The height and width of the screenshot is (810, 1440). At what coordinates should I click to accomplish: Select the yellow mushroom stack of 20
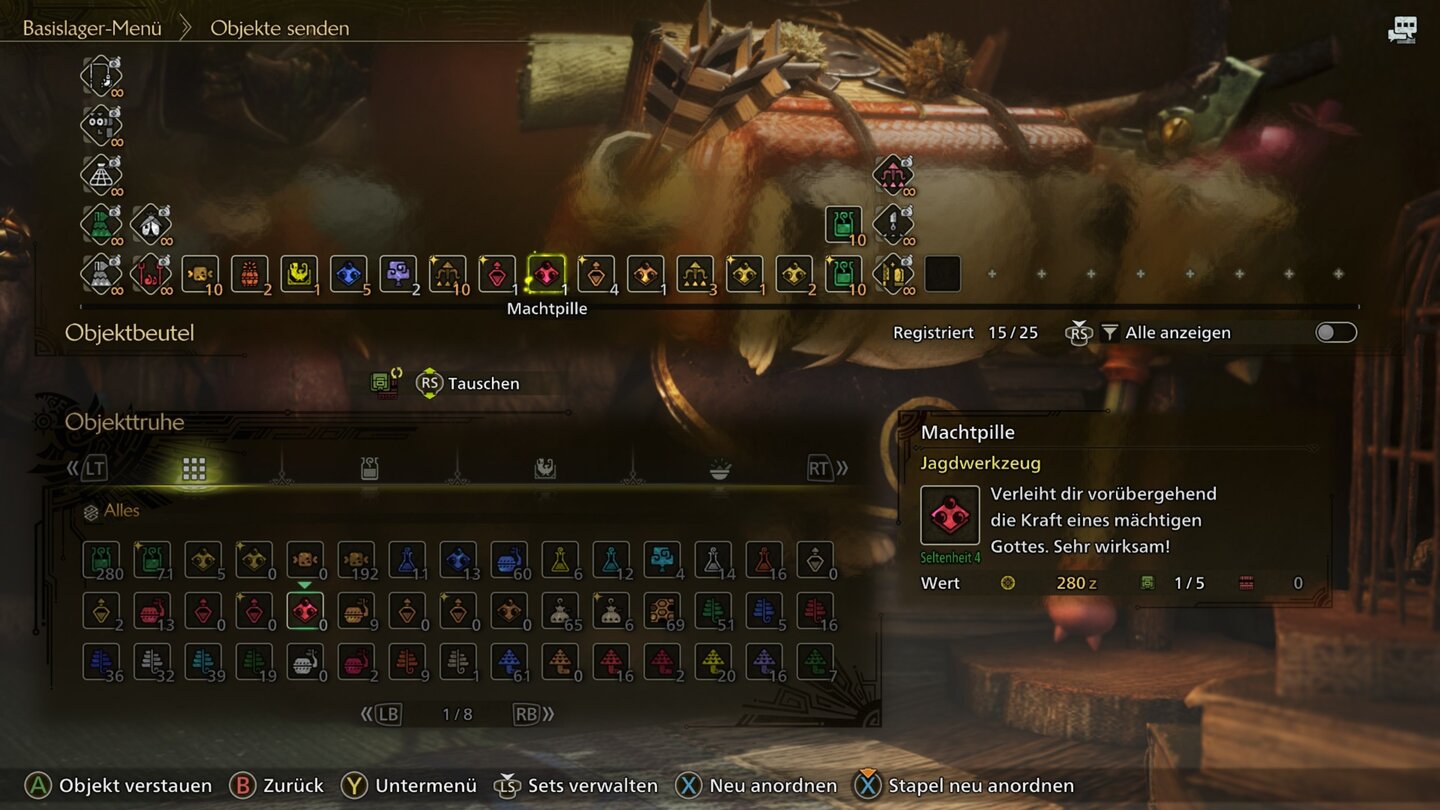tap(713, 662)
